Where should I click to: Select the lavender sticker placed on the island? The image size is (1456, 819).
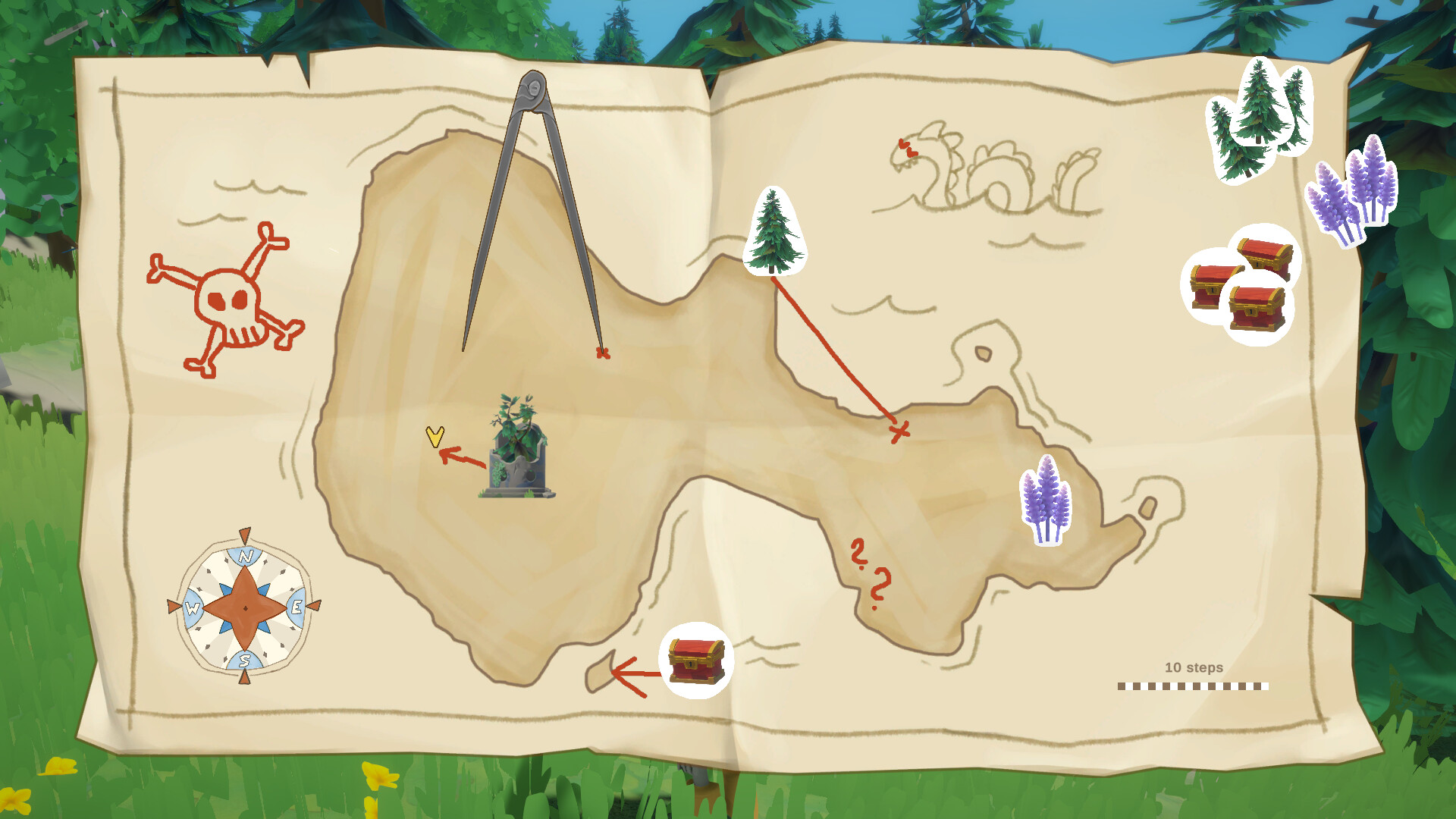click(x=1046, y=500)
